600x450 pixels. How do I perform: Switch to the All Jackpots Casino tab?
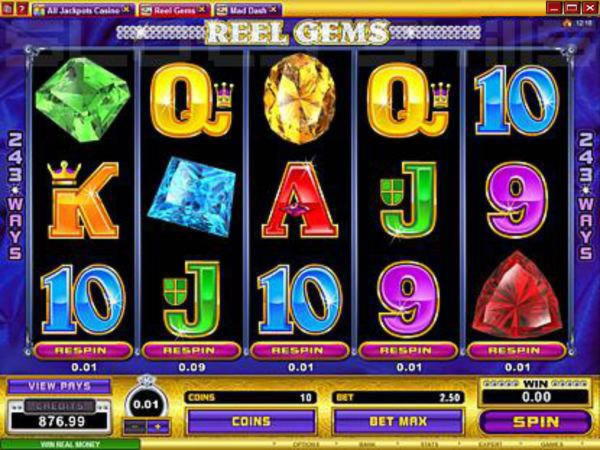pyautogui.click(x=81, y=9)
